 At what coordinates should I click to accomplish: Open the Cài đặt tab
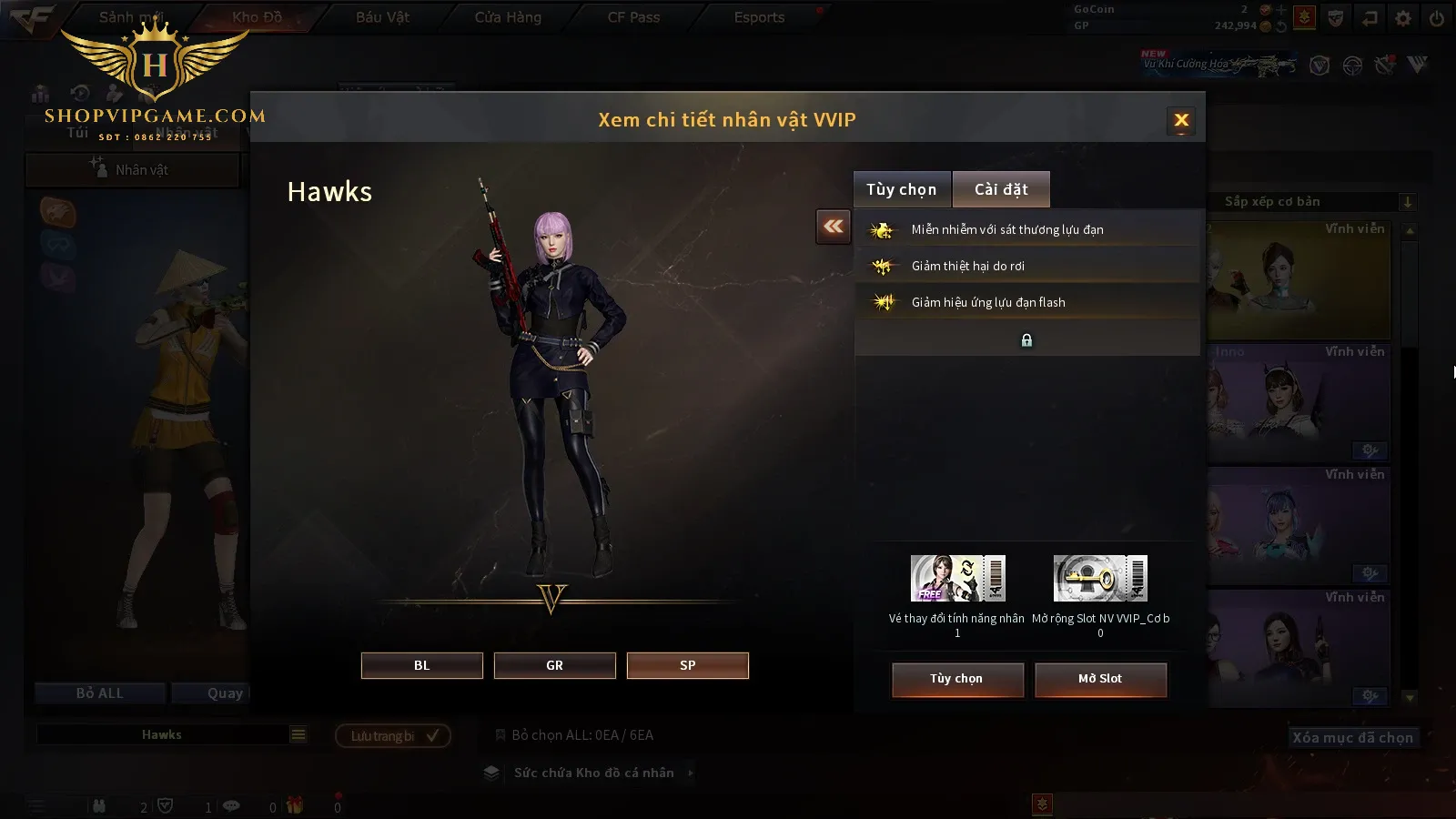tap(1001, 189)
